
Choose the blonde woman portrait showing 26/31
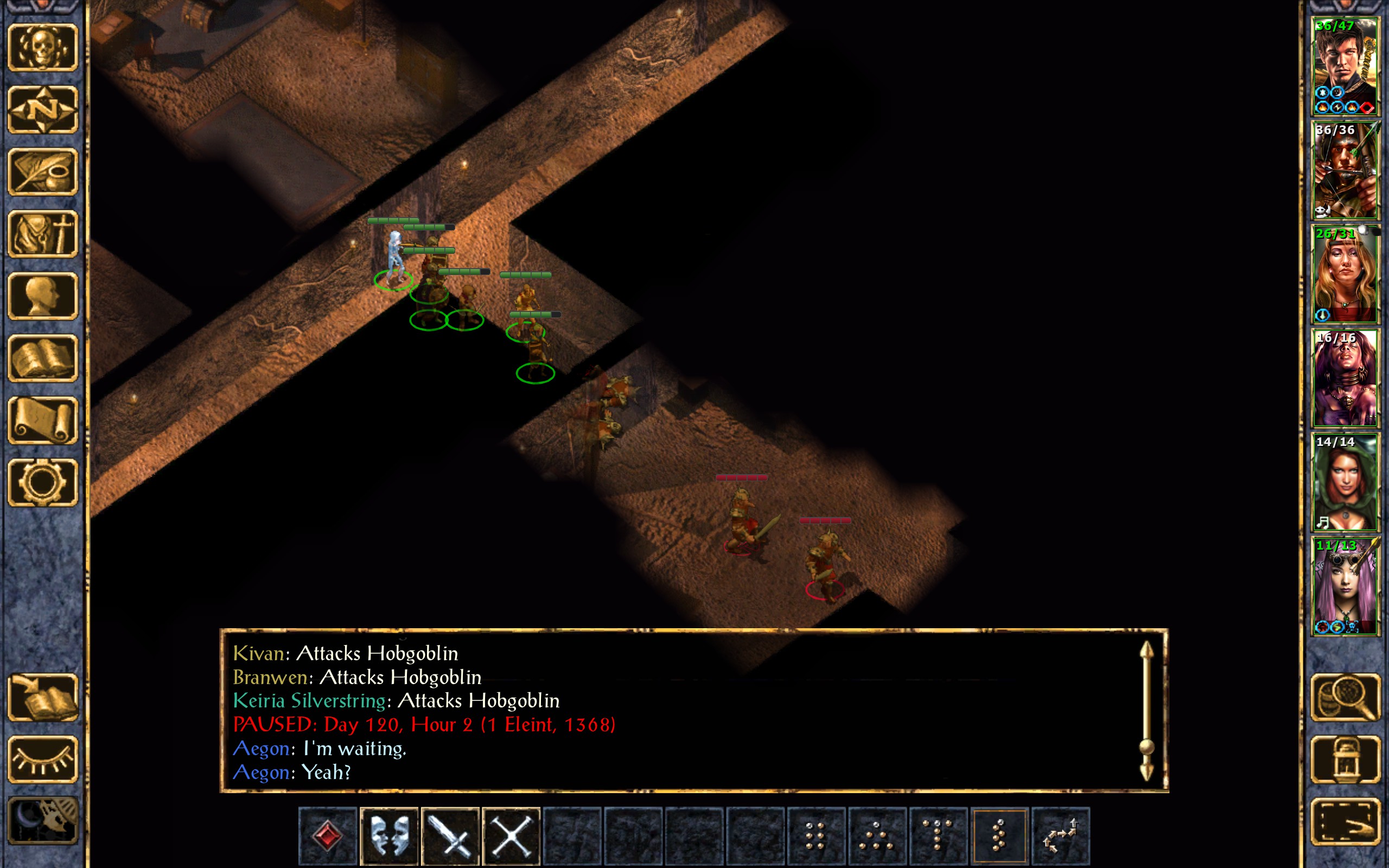click(1345, 275)
